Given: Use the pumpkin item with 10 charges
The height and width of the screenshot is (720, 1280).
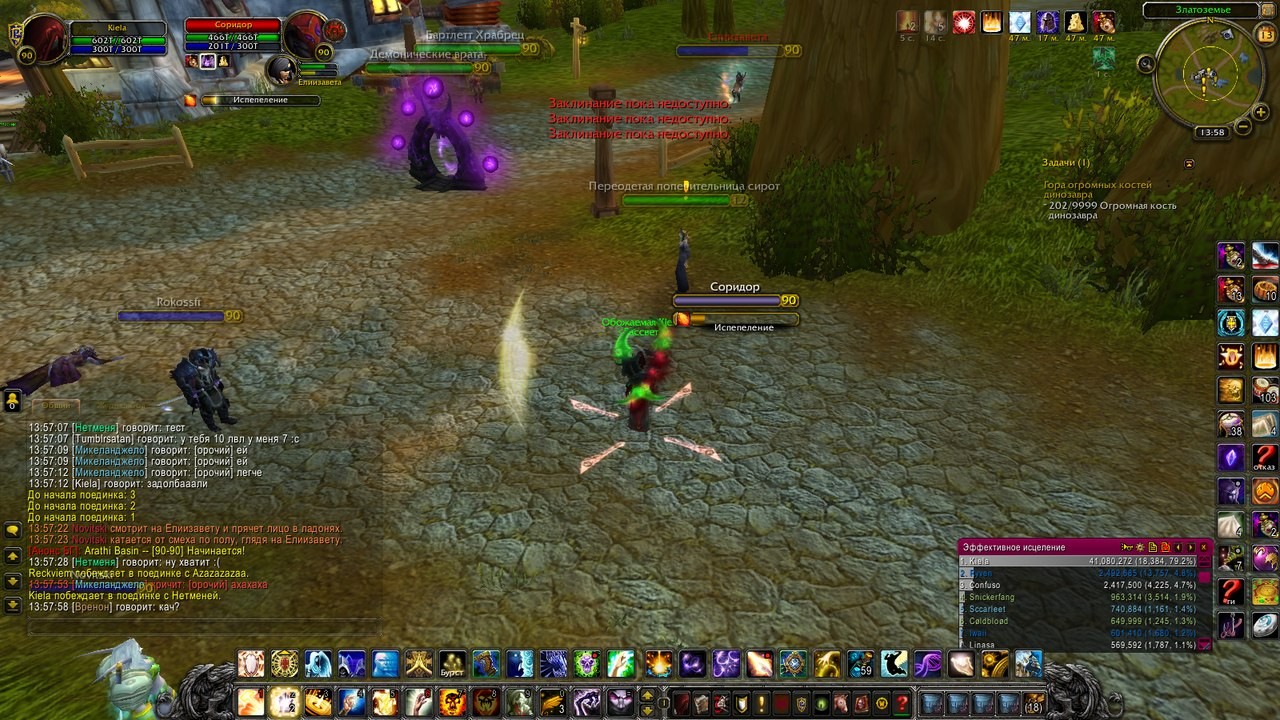Looking at the screenshot, I should click(1265, 289).
